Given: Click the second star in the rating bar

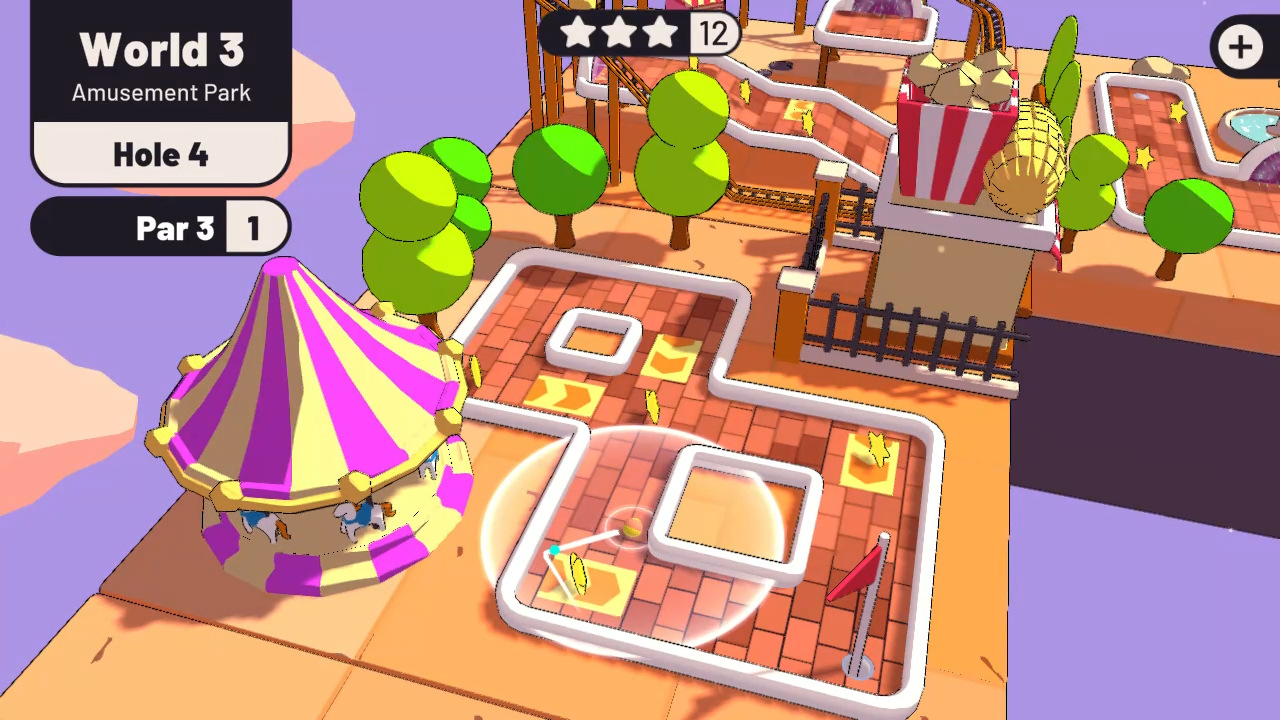Looking at the screenshot, I should pyautogui.click(x=622, y=33).
